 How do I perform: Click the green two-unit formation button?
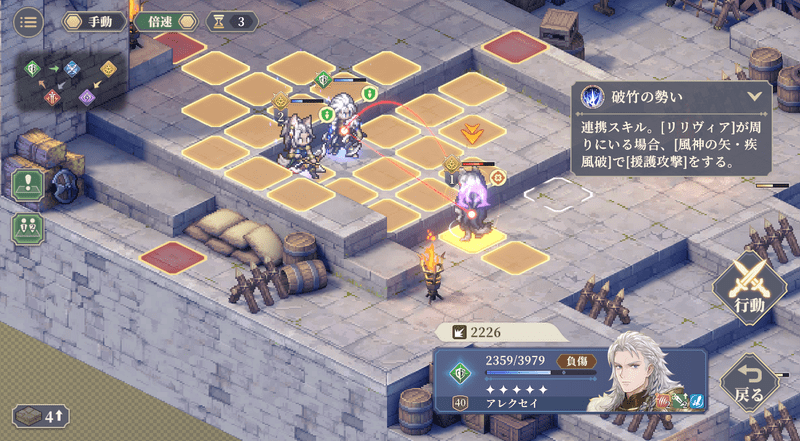pyautogui.click(x=26, y=227)
